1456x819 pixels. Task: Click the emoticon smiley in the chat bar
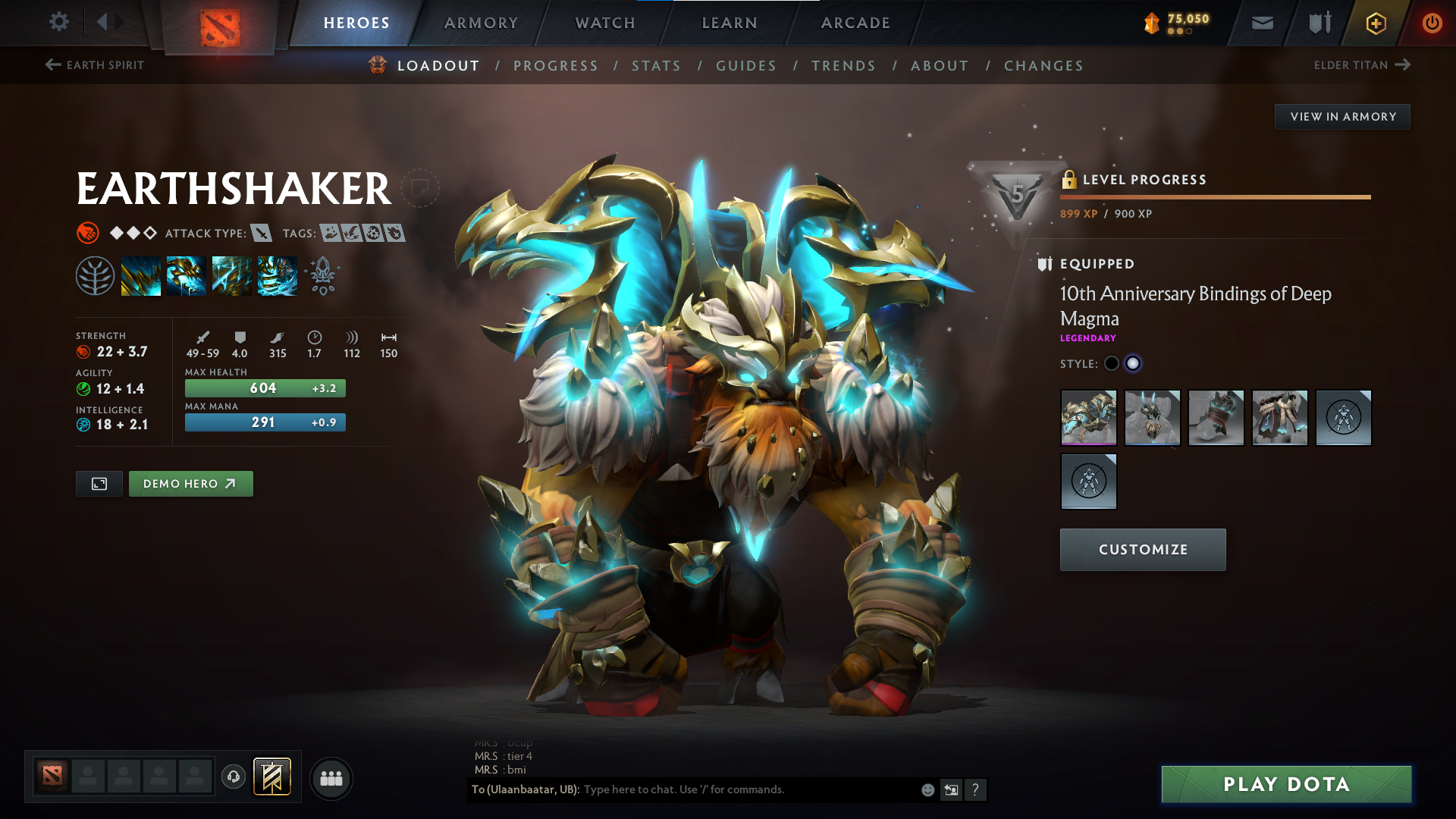[927, 789]
